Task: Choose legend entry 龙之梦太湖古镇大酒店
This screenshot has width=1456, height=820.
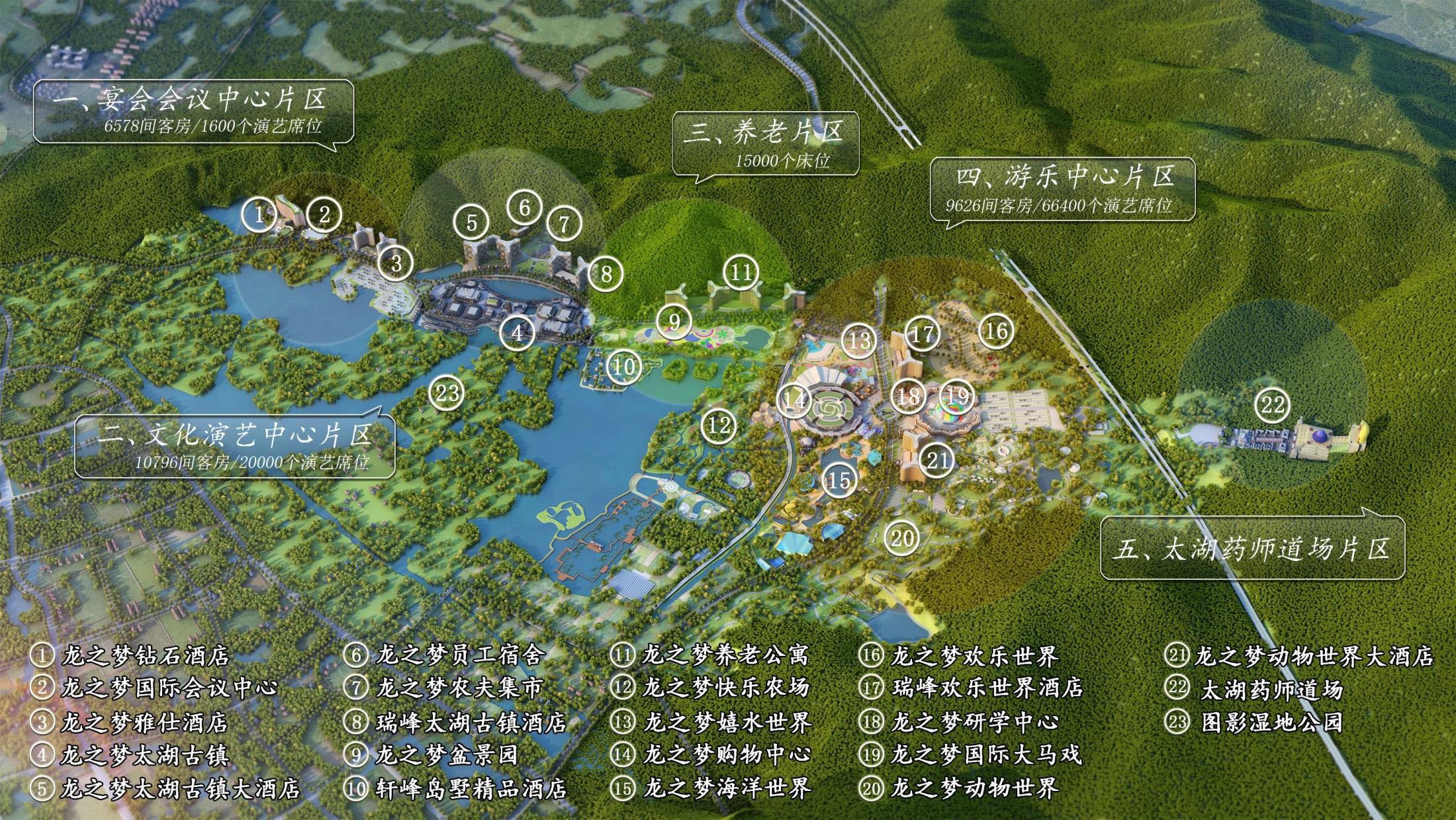Action: pyautogui.click(x=180, y=788)
